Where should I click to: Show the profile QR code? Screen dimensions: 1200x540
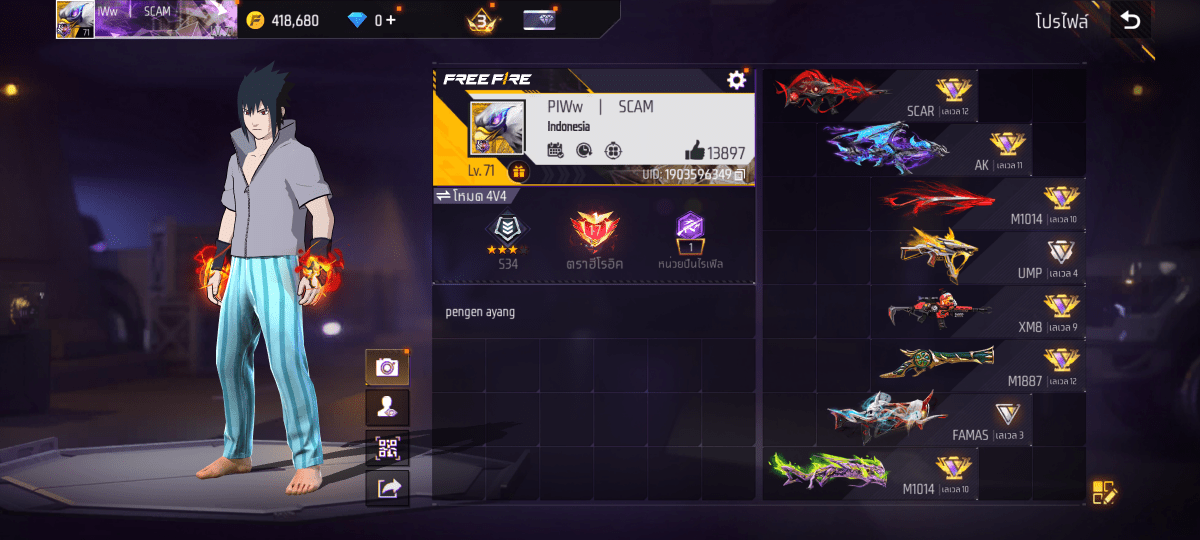(x=387, y=447)
